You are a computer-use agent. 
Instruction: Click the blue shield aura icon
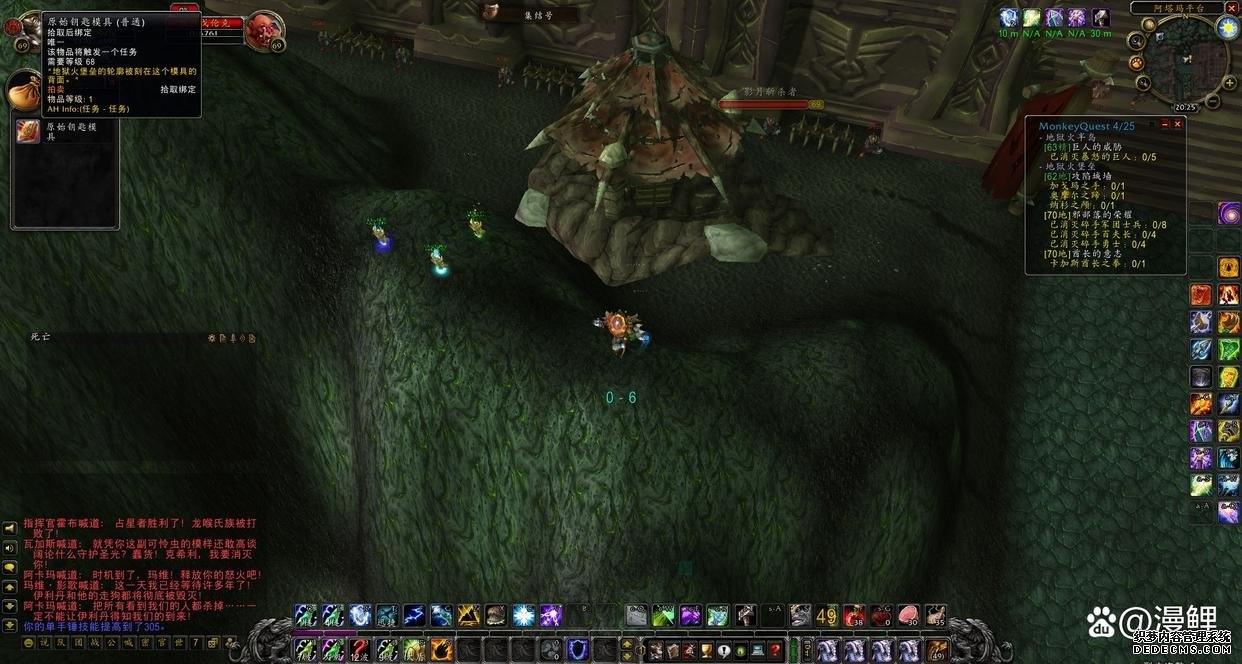(x=579, y=651)
